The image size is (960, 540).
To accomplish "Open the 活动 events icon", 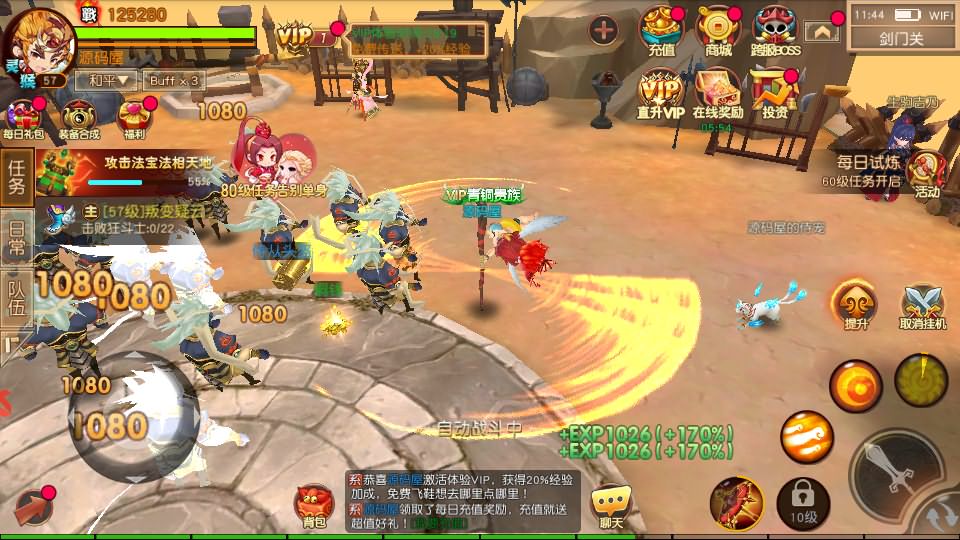I will tap(927, 175).
